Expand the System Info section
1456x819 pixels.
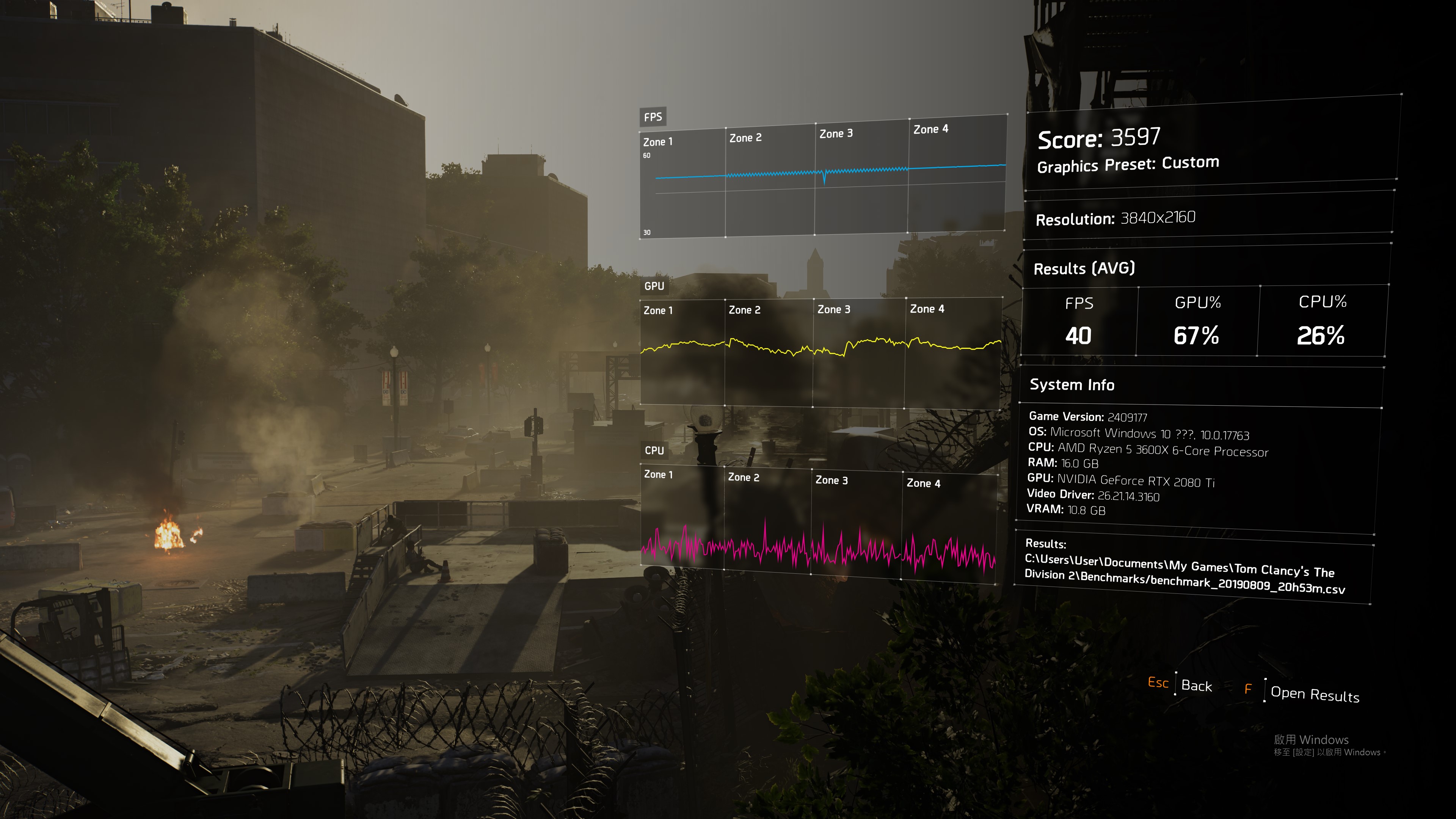pyautogui.click(x=1072, y=385)
